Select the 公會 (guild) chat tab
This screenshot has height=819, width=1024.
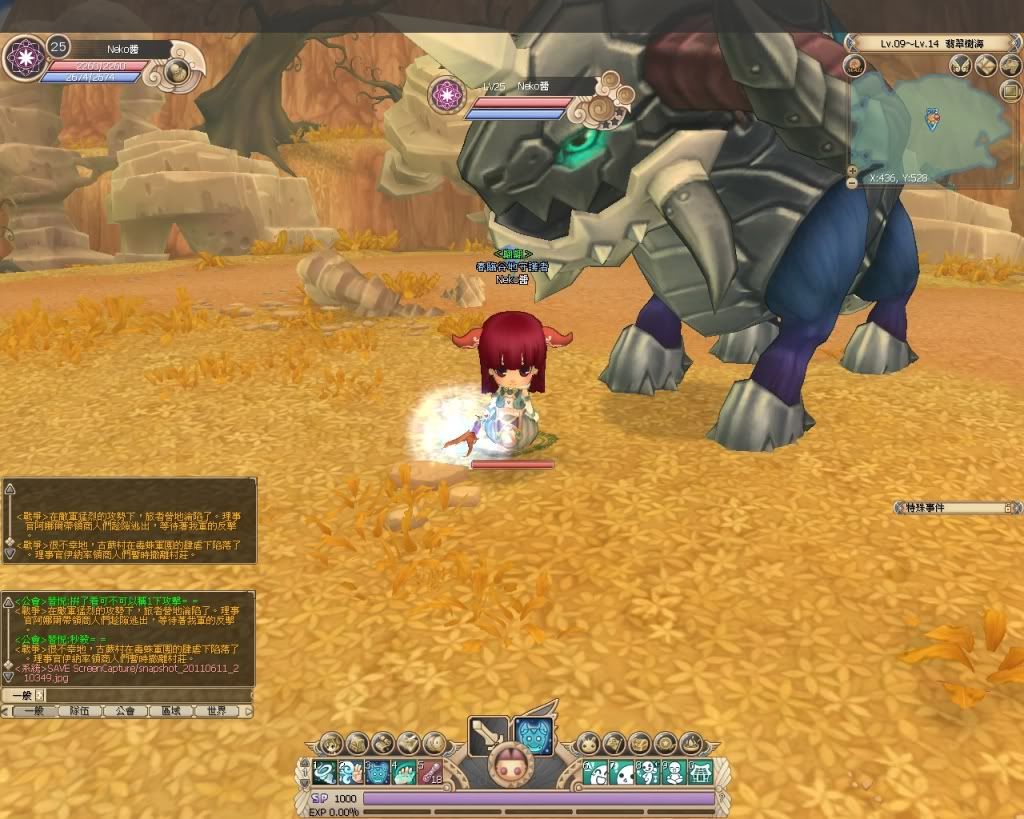pos(125,711)
